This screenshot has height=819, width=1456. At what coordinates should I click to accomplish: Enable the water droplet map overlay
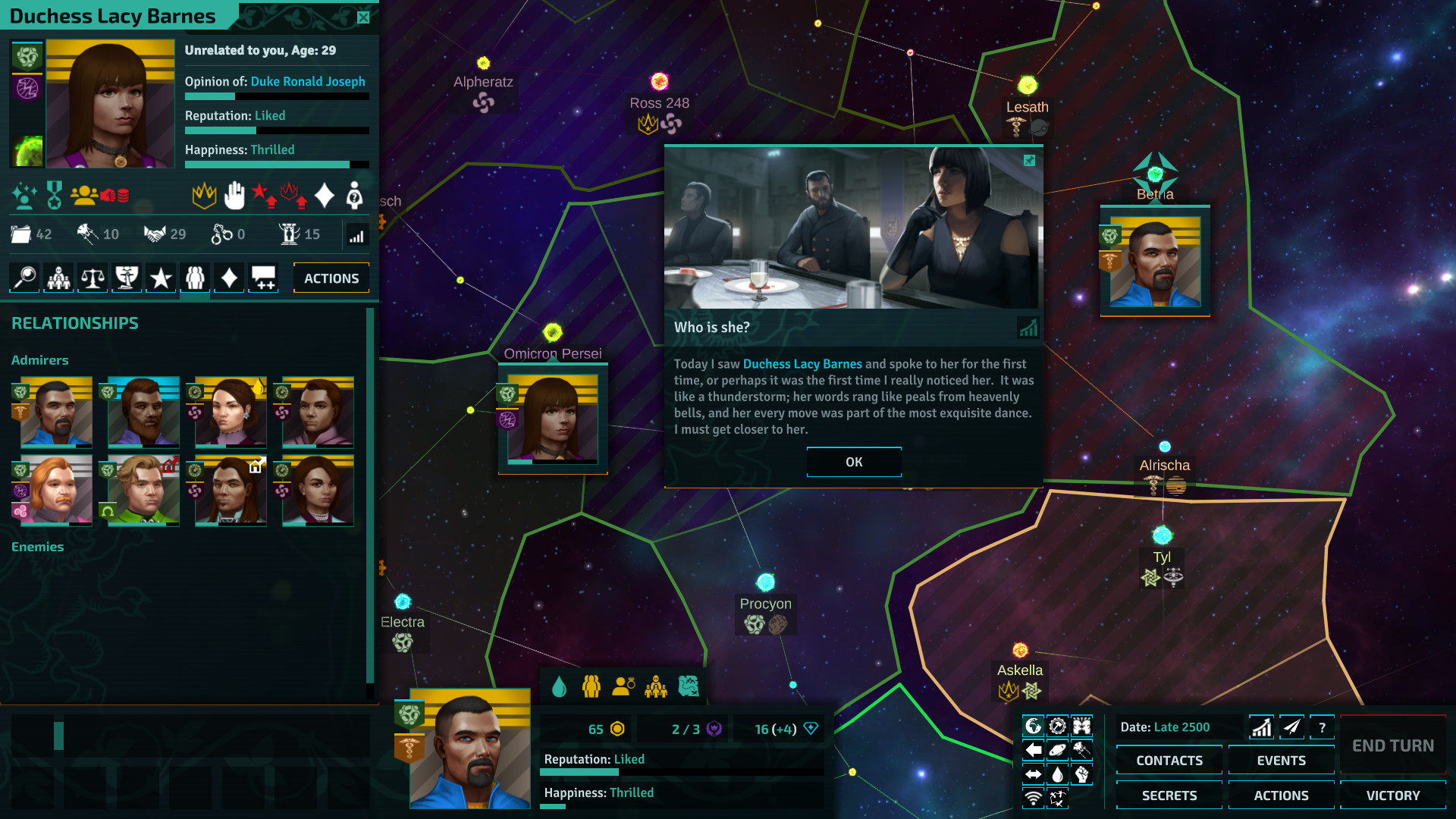[1057, 773]
